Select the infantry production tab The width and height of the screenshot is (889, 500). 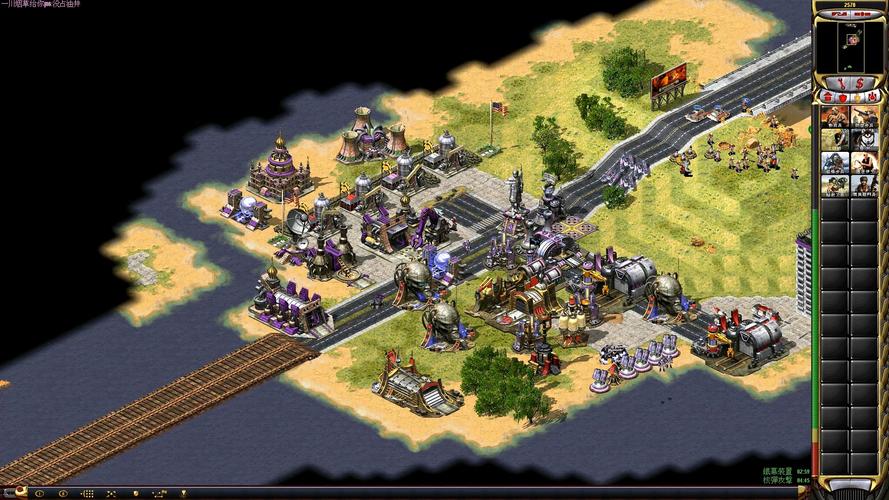858,98
